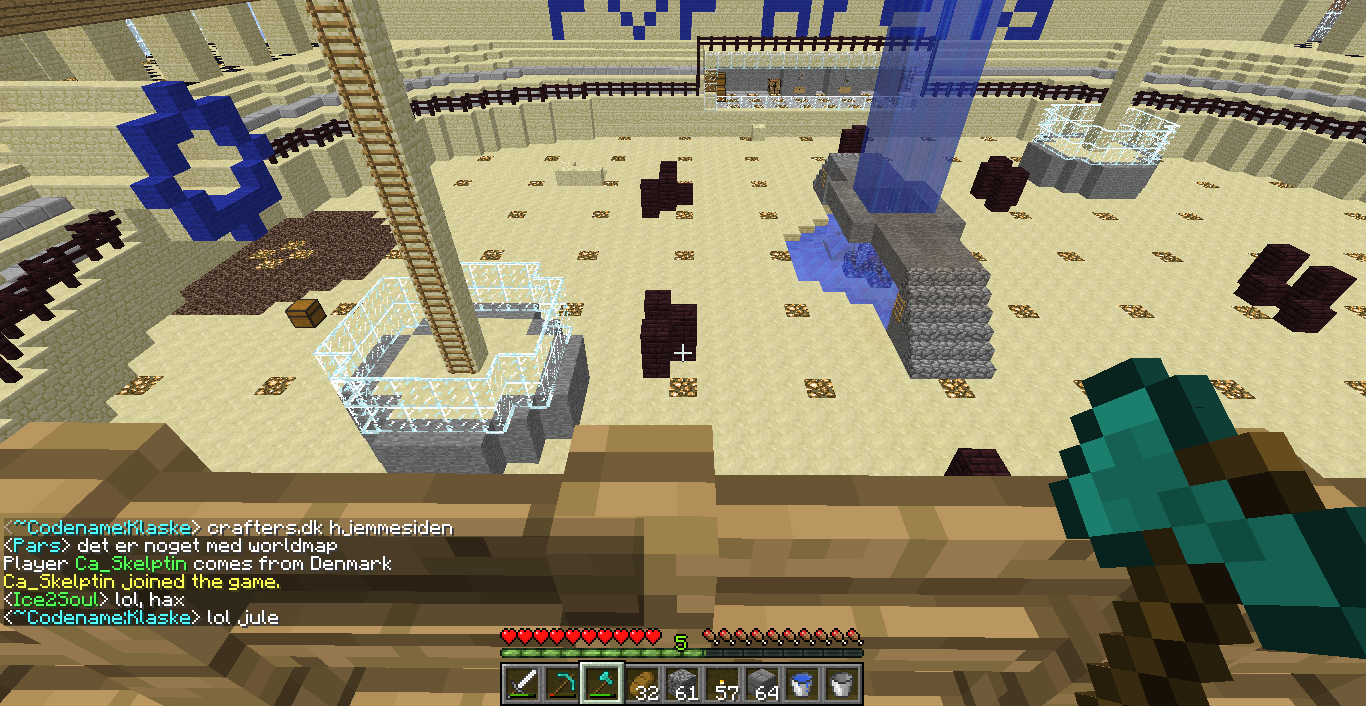The height and width of the screenshot is (706, 1366).
Task: Select the diamond axe hotbar slot
Action: [603, 684]
